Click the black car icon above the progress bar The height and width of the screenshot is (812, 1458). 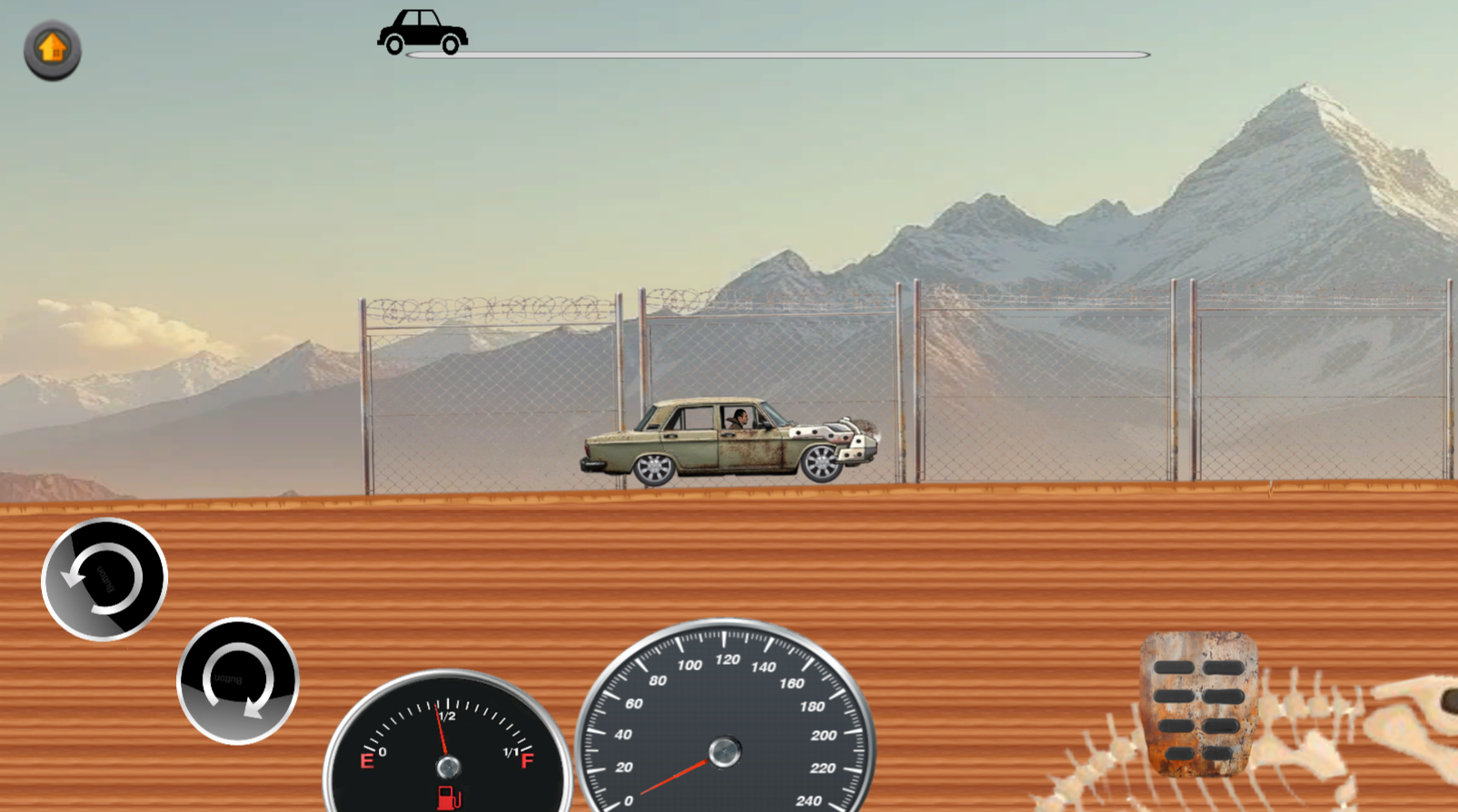click(422, 28)
